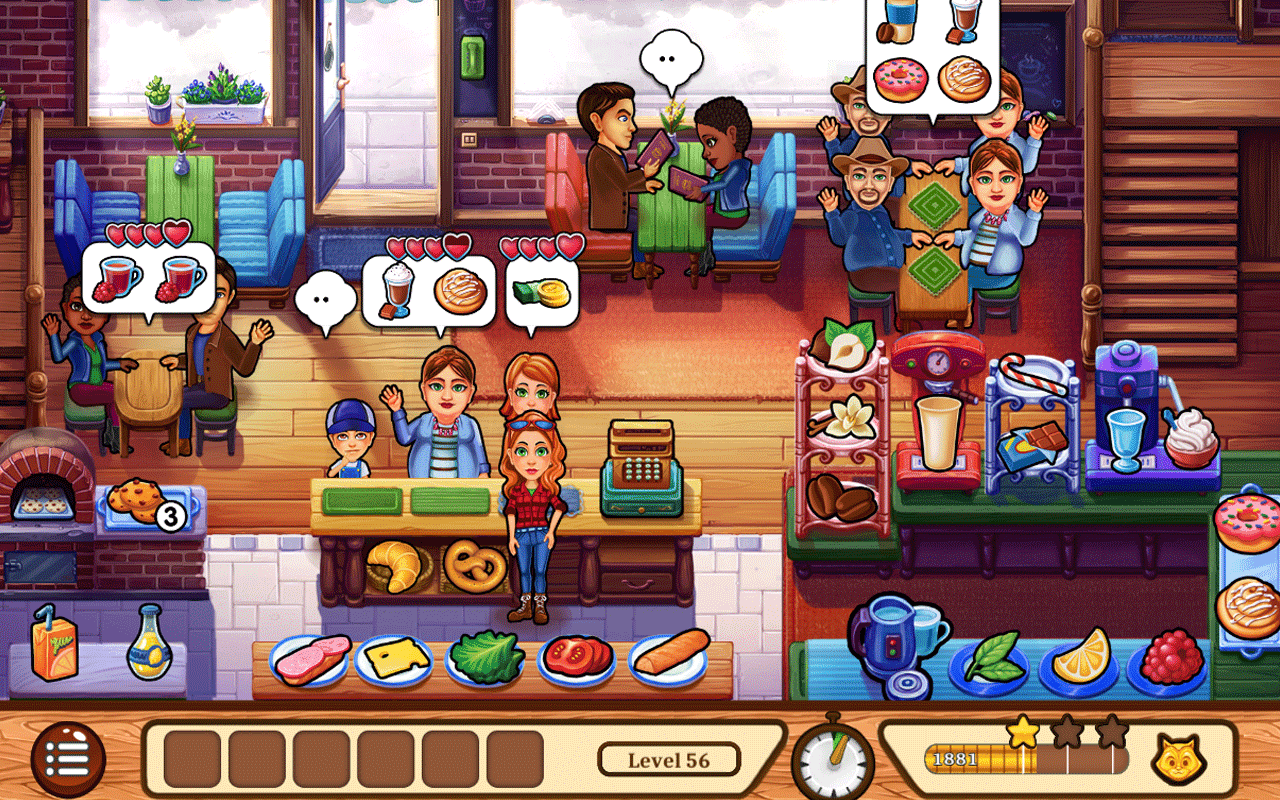This screenshot has width=1280, height=800.
Task: Open the round list menu button
Action: 68,760
